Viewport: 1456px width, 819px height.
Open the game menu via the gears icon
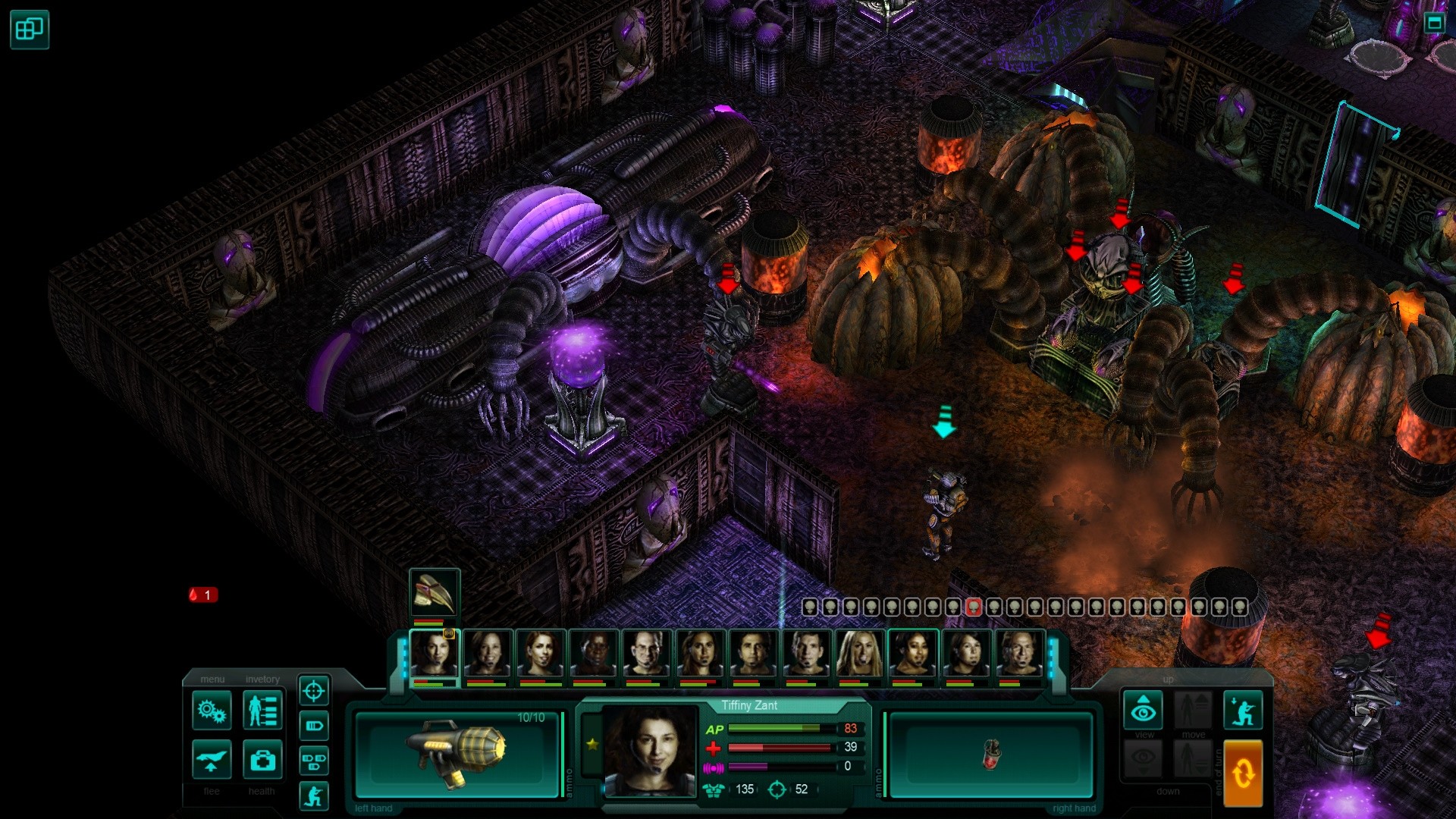coord(212,710)
